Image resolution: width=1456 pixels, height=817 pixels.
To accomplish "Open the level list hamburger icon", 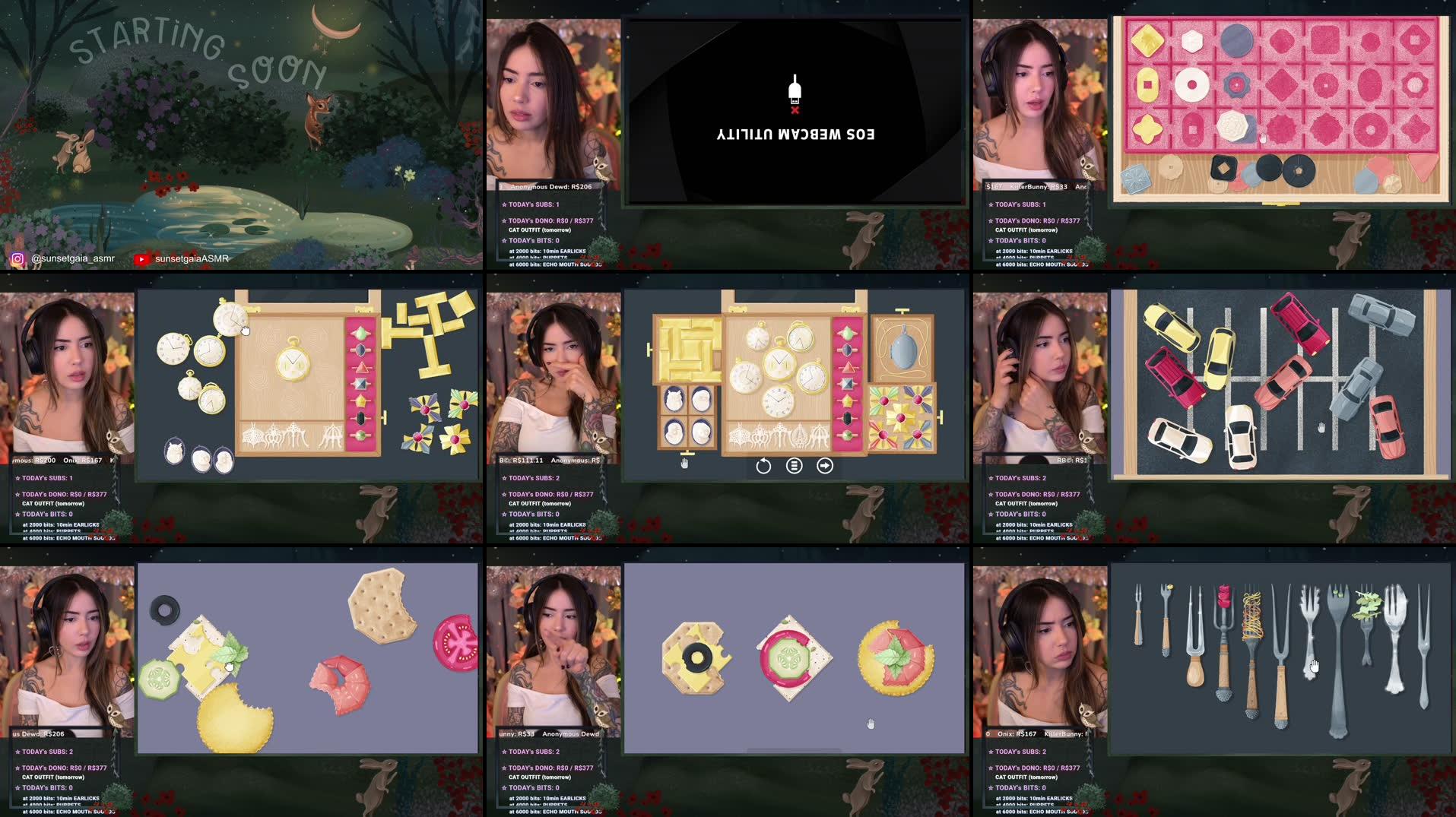I will 794,466.
